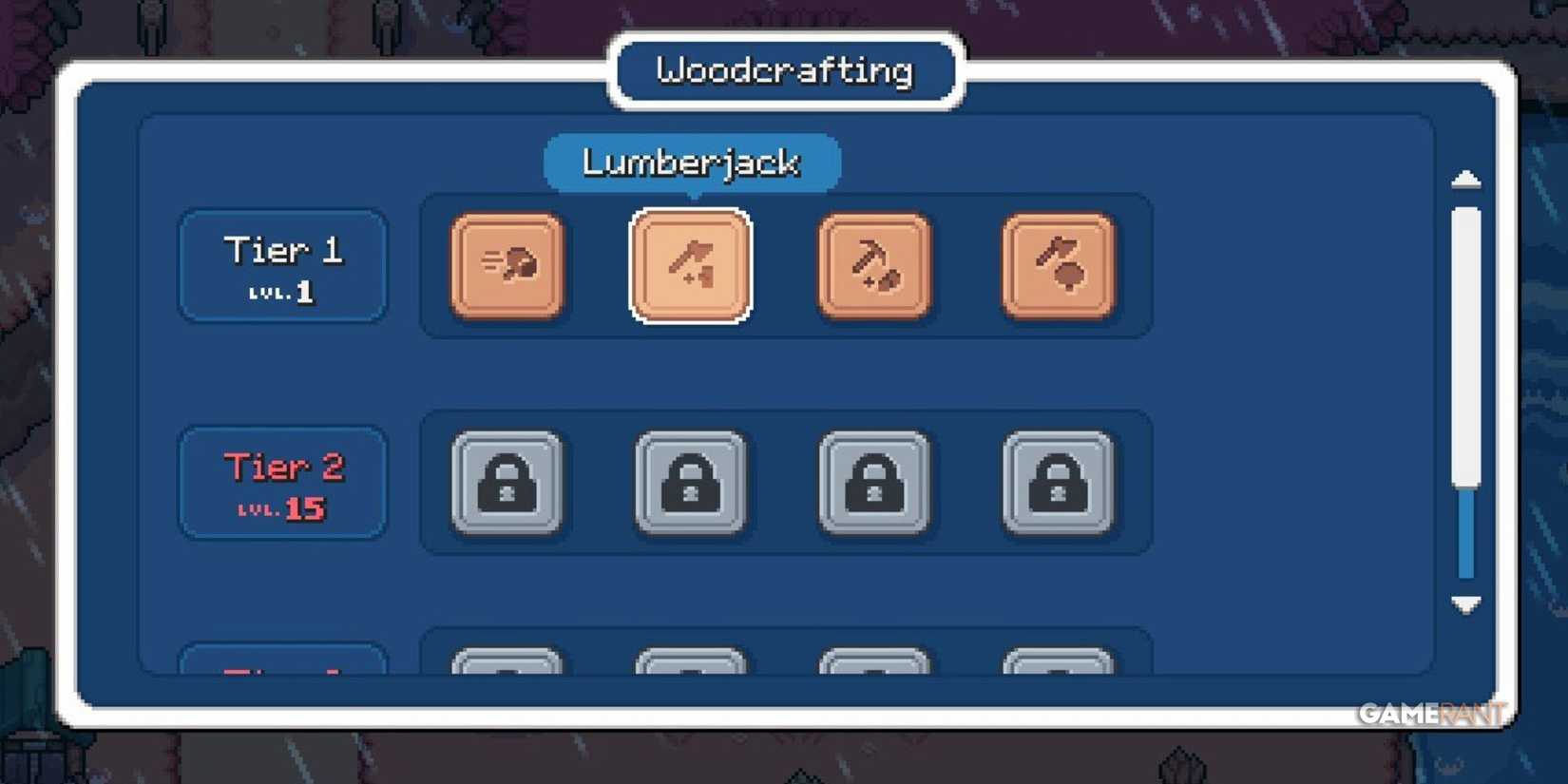Click the third locked skill under Tier 2
This screenshot has height=784, width=1568.
point(874,483)
